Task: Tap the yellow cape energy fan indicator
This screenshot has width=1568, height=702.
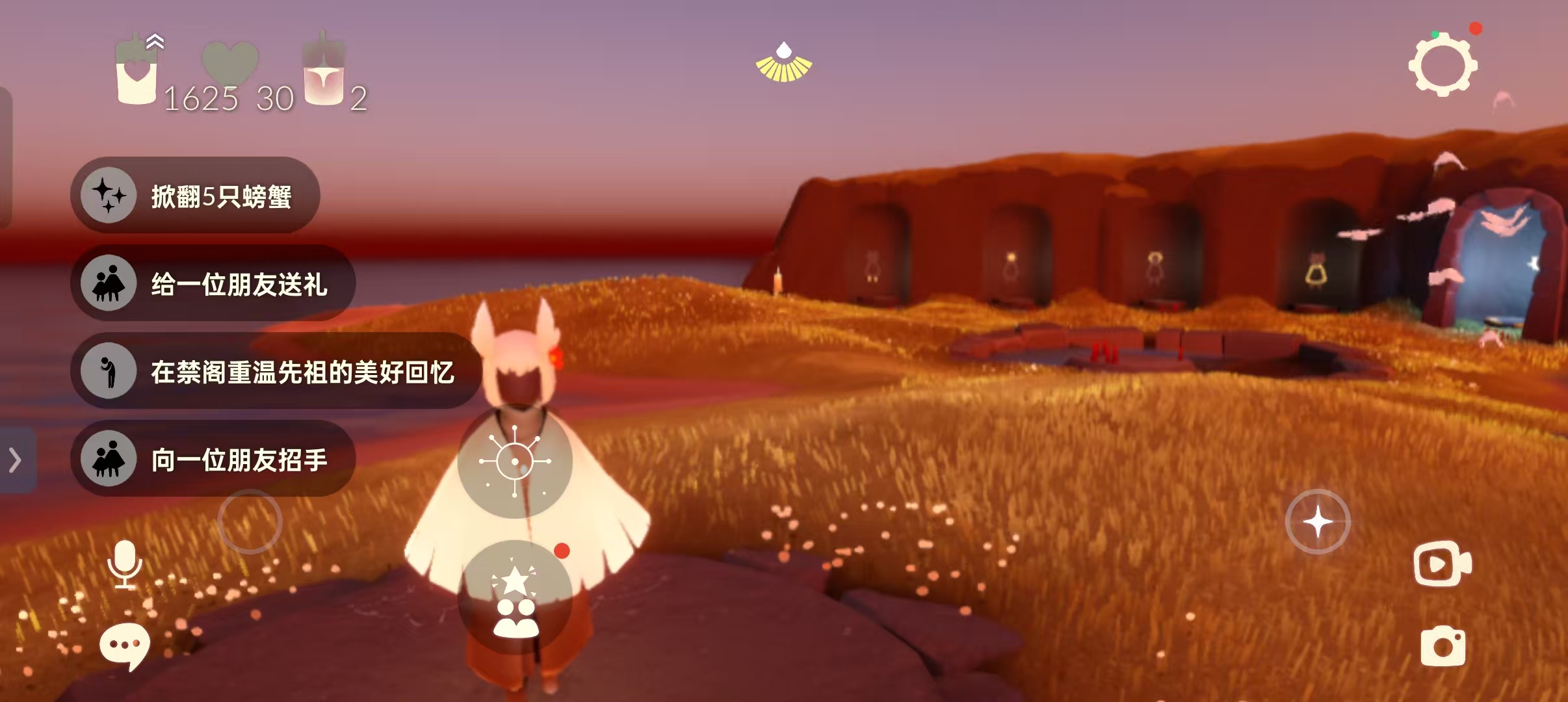Action: (x=783, y=63)
